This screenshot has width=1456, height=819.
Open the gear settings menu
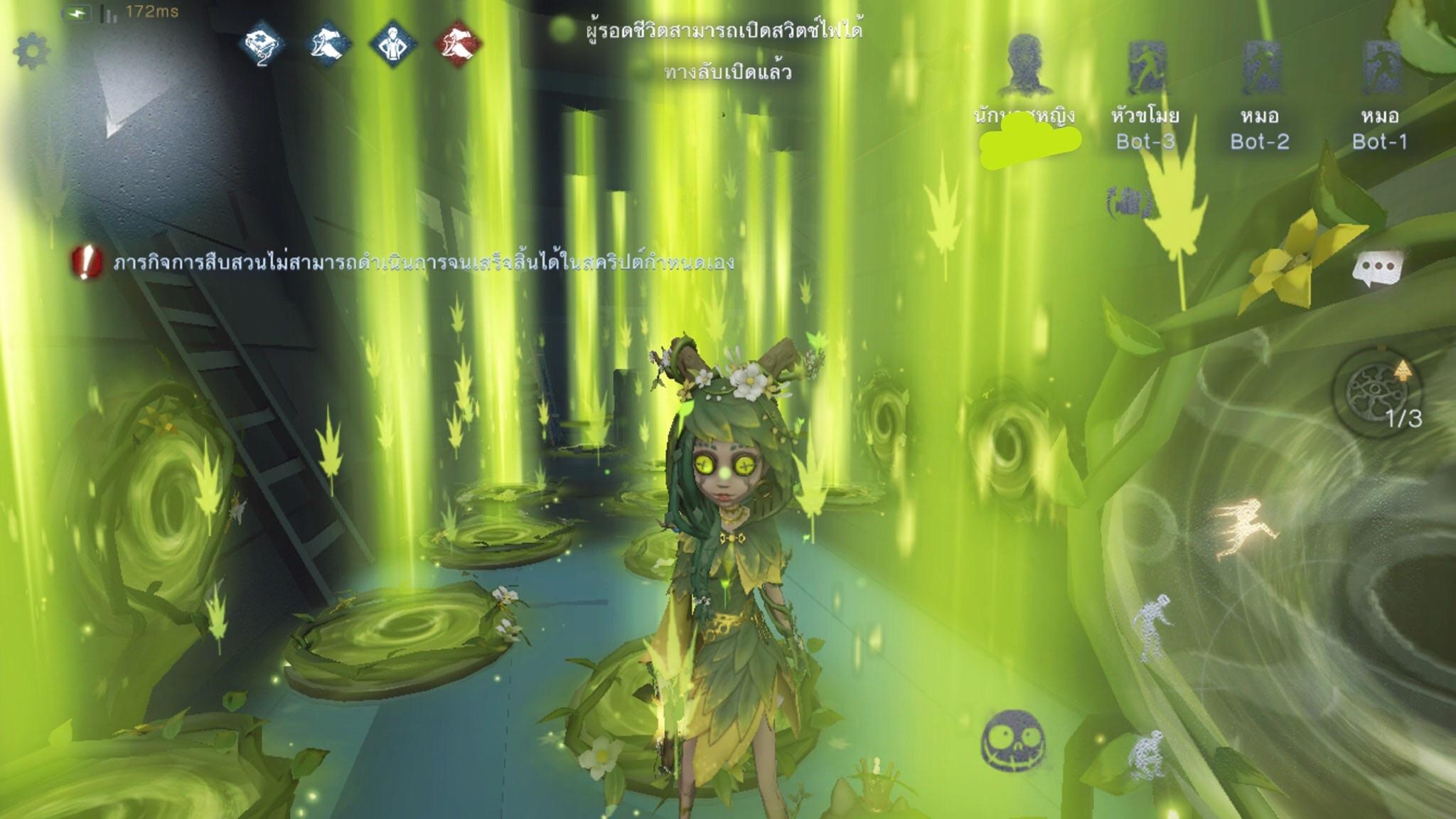point(32,51)
